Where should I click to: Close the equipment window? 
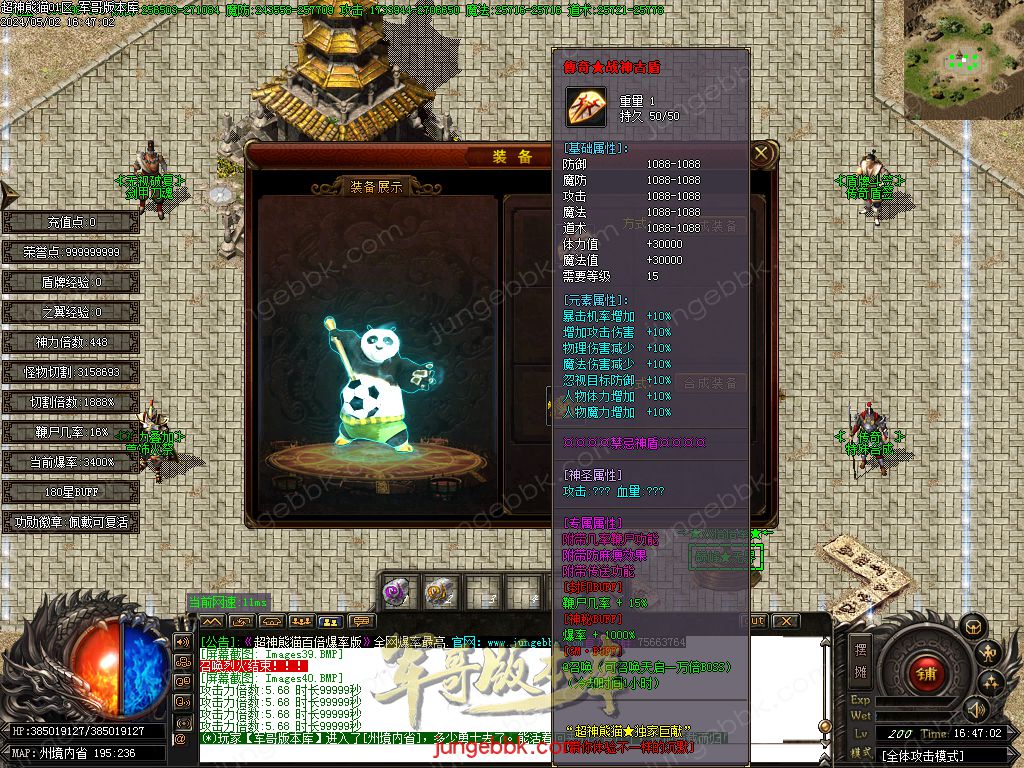click(x=761, y=154)
